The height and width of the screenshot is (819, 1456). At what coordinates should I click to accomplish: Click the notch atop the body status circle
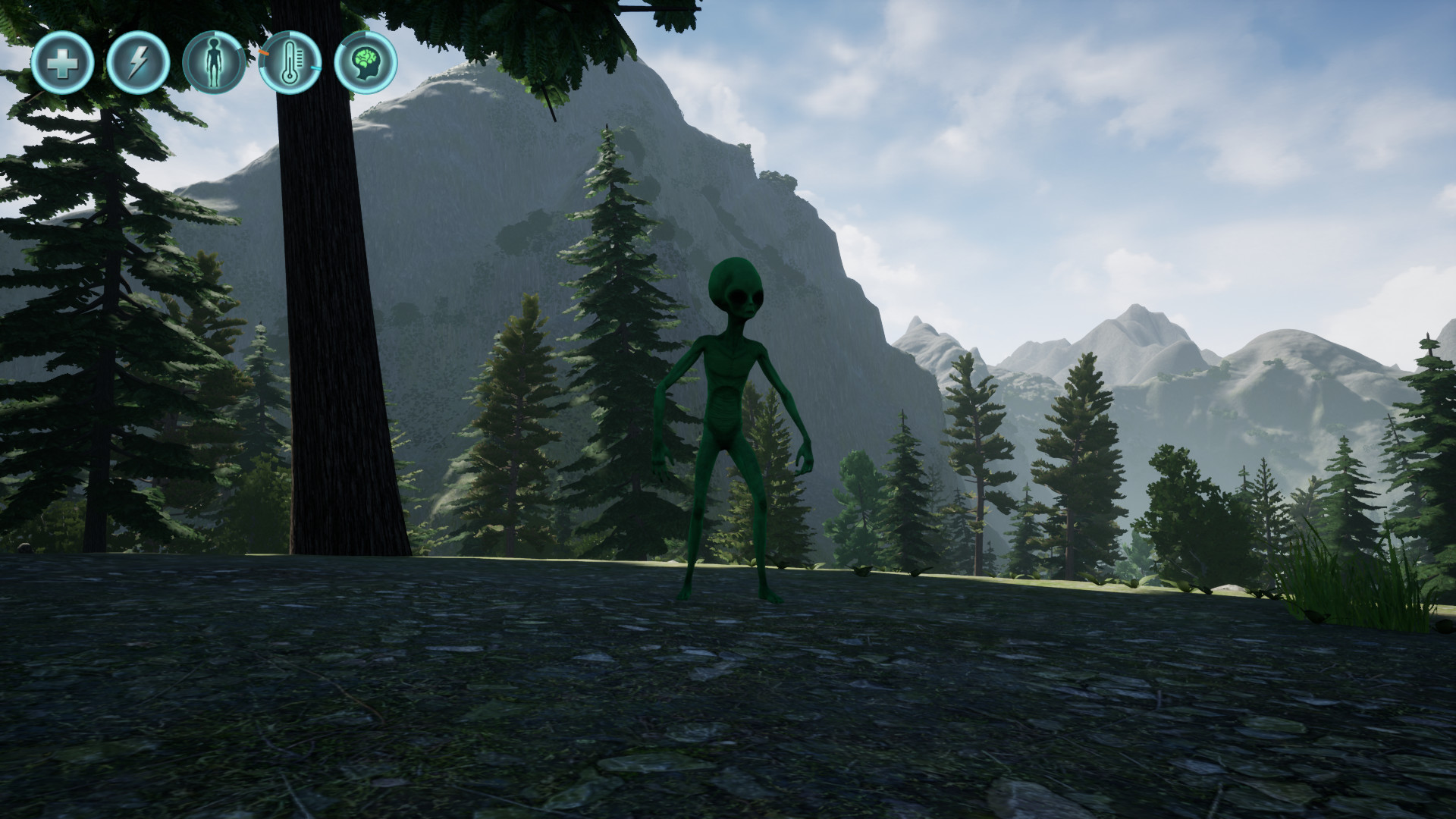tap(215, 33)
